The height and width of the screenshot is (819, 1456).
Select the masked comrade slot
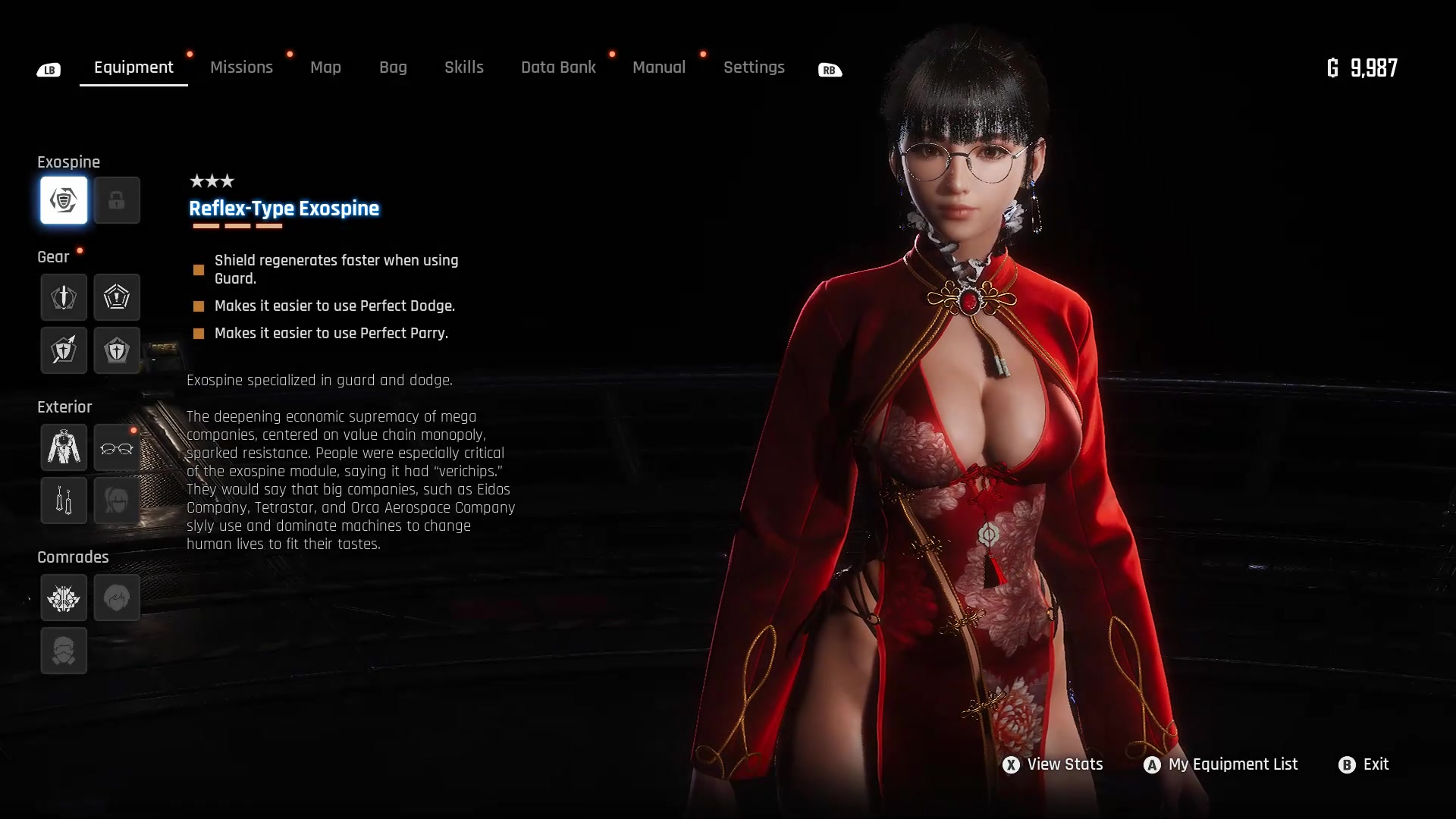pos(64,651)
